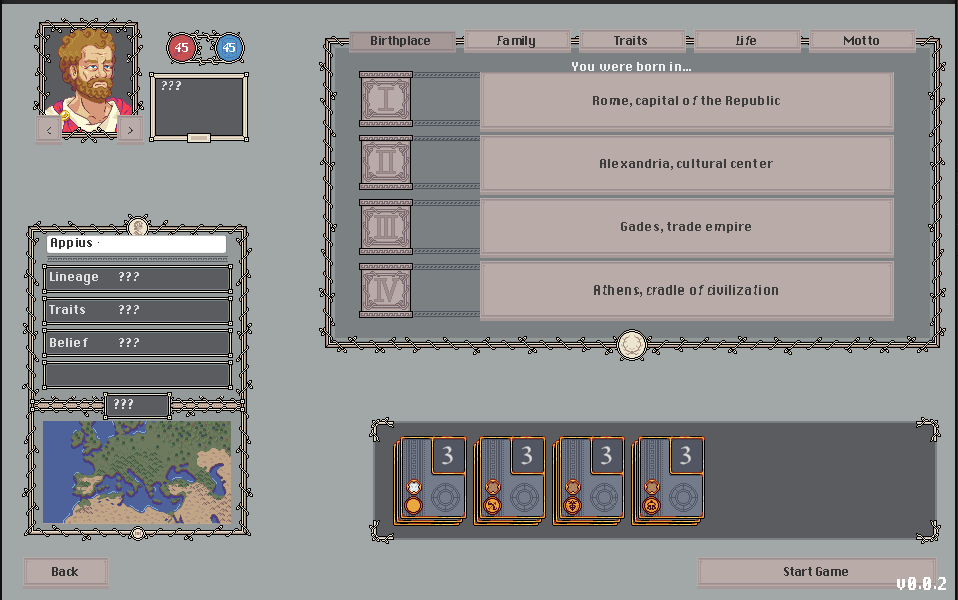Edit the Appius name field
Screen dimensions: 958x600
click(137, 244)
